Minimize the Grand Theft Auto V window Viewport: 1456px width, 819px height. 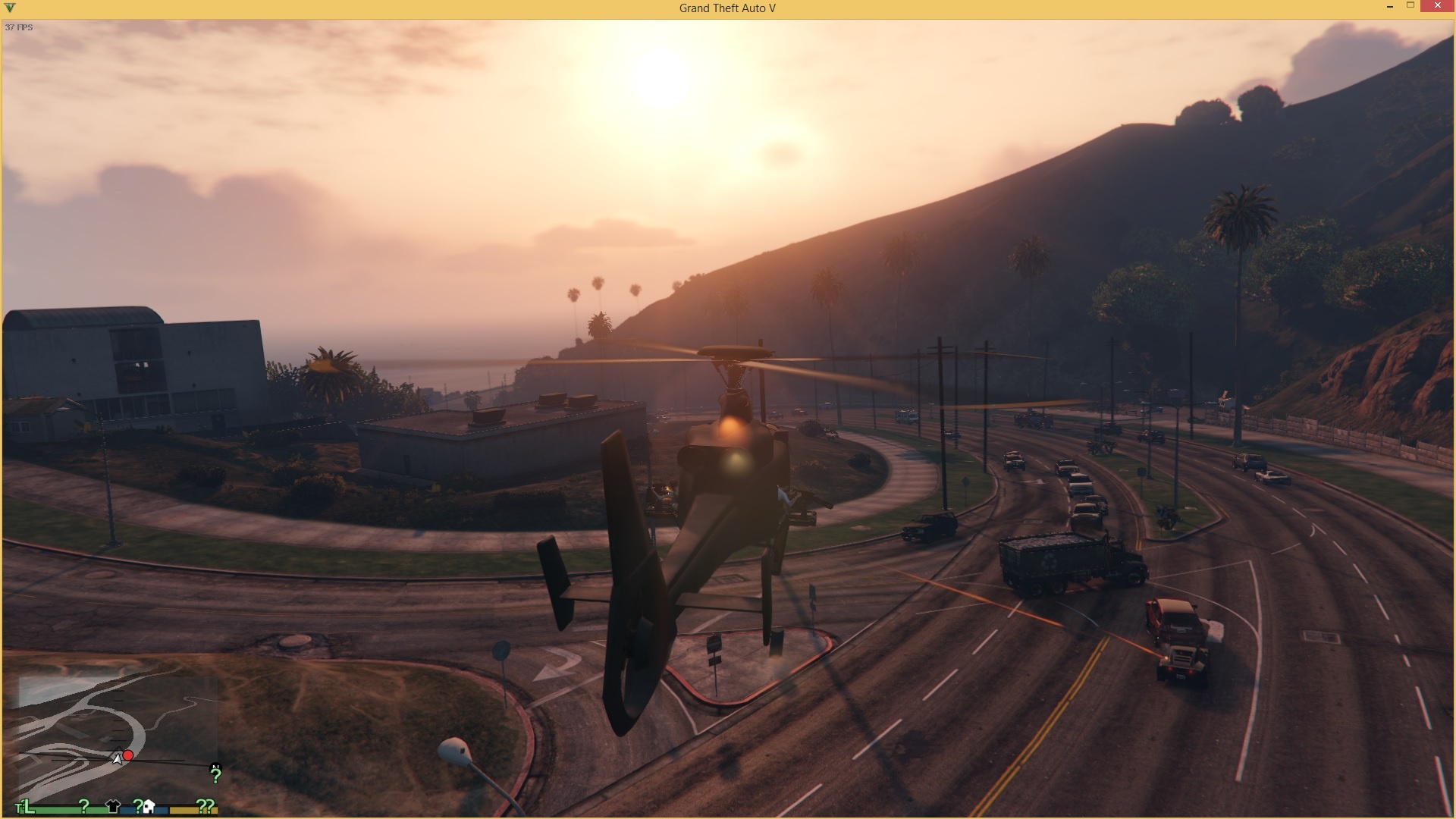1389,7
